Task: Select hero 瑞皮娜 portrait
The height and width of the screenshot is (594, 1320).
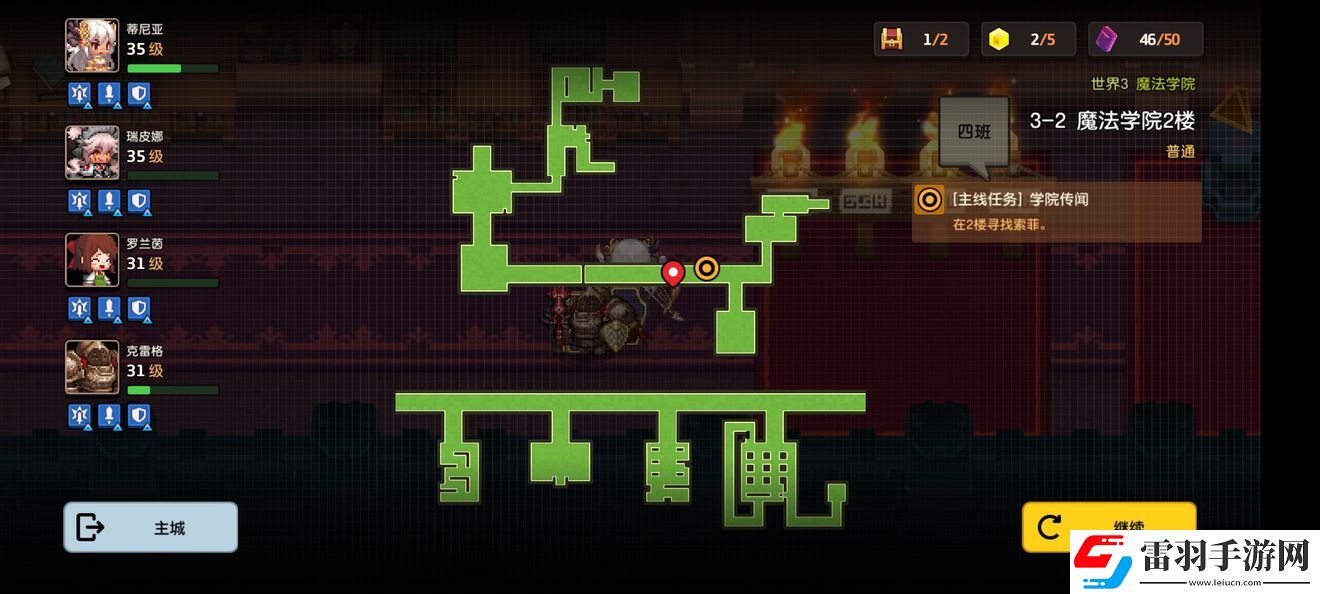Action: click(x=92, y=153)
